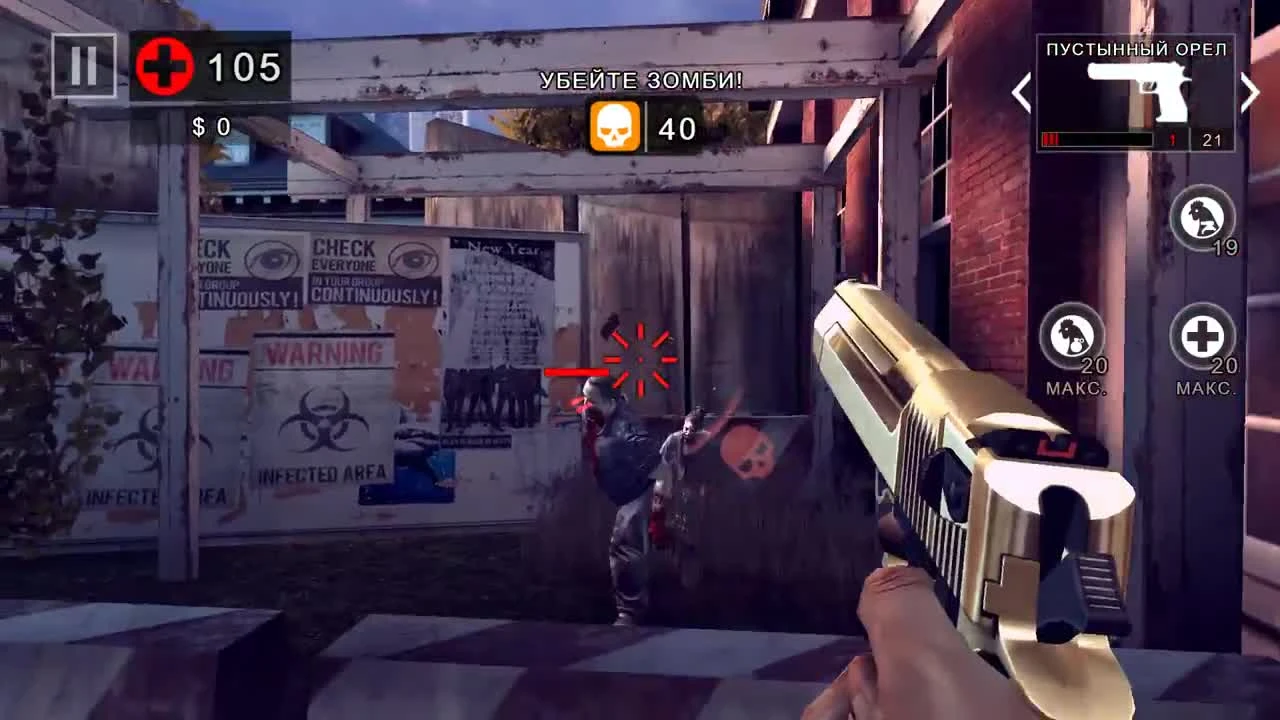
Task: Click the orange skull objective icon
Action: (615, 127)
